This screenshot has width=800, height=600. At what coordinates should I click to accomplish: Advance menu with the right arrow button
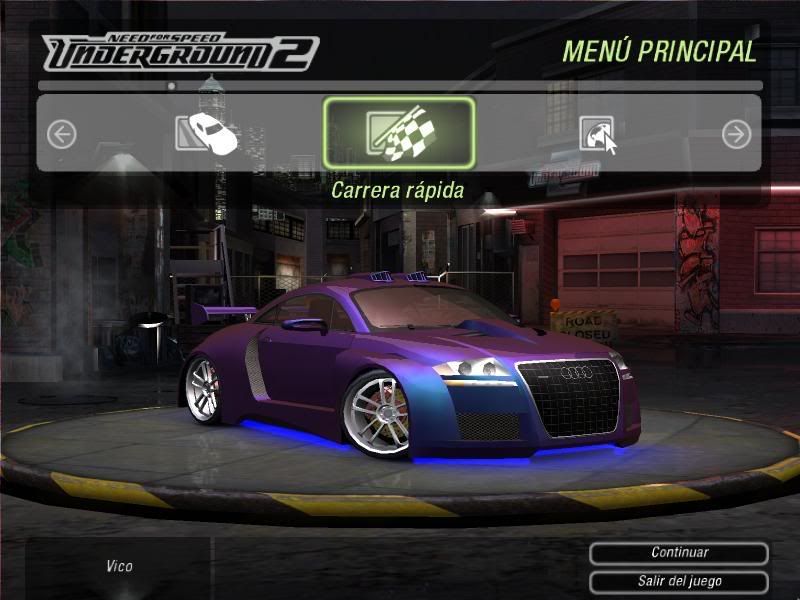pyautogui.click(x=737, y=134)
